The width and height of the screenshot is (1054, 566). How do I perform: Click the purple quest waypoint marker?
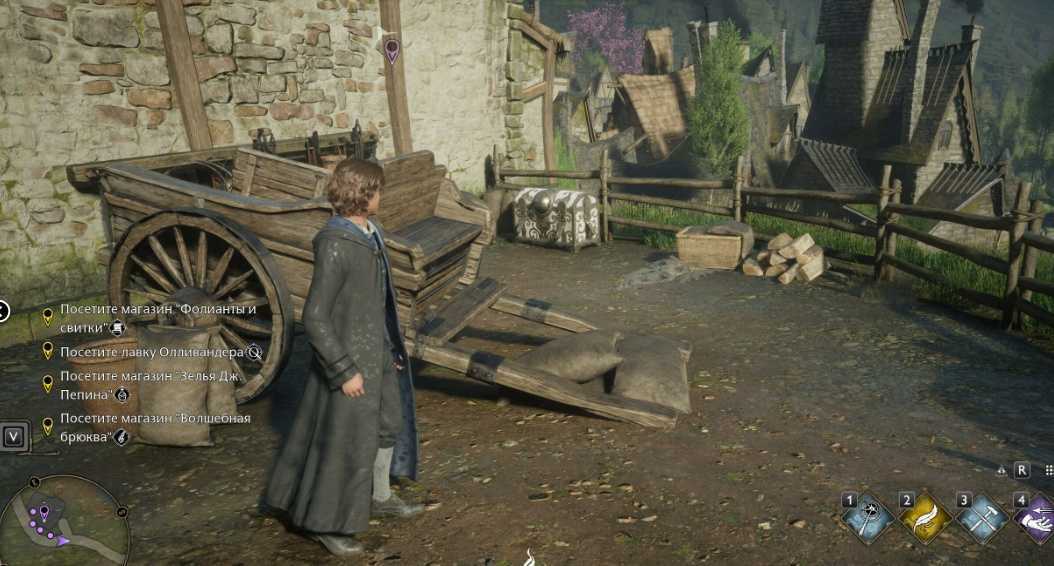pyautogui.click(x=391, y=49)
